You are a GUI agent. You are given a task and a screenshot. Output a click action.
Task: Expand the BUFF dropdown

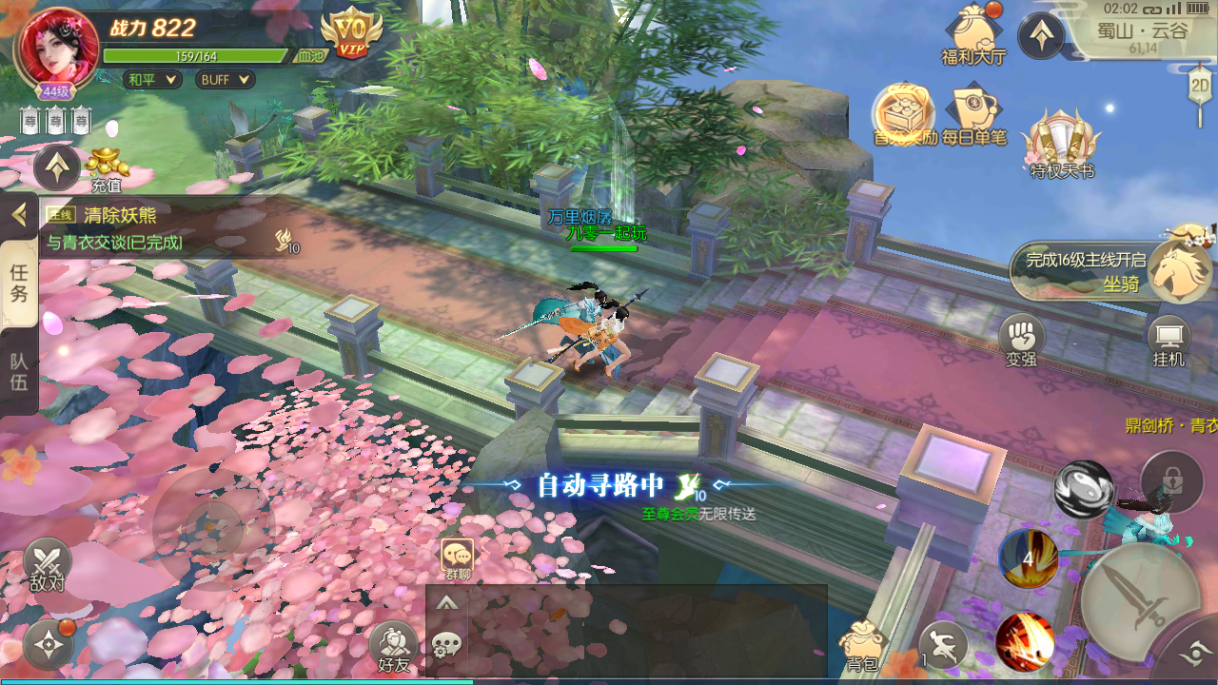pos(224,79)
